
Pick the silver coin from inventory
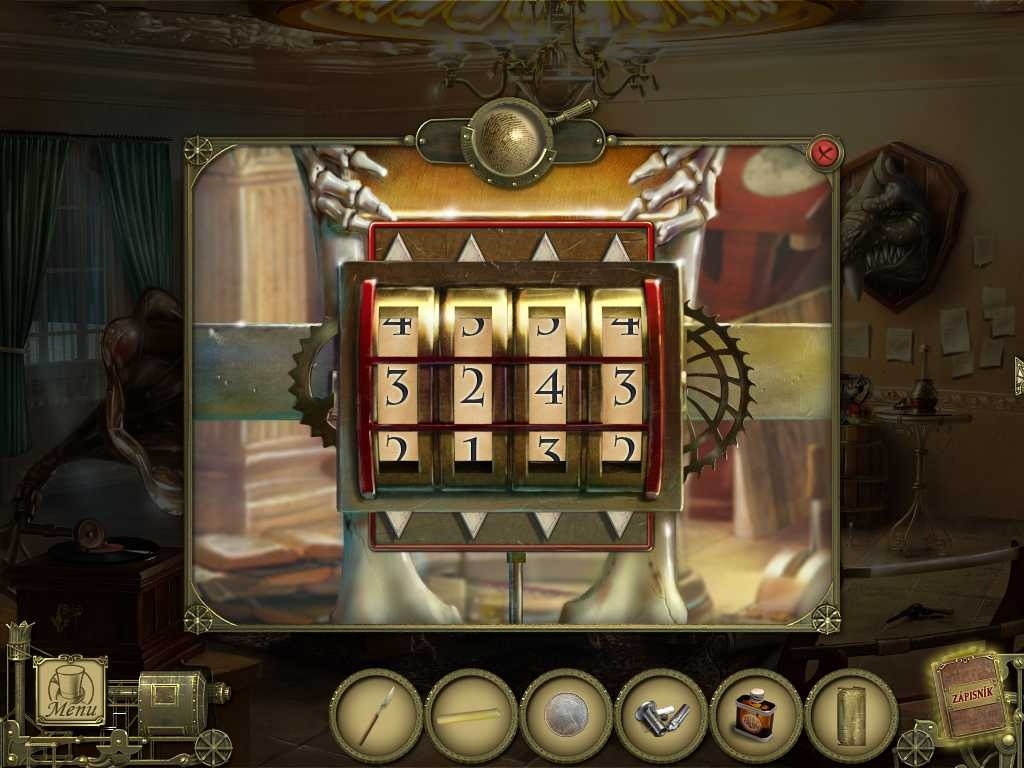click(x=566, y=715)
